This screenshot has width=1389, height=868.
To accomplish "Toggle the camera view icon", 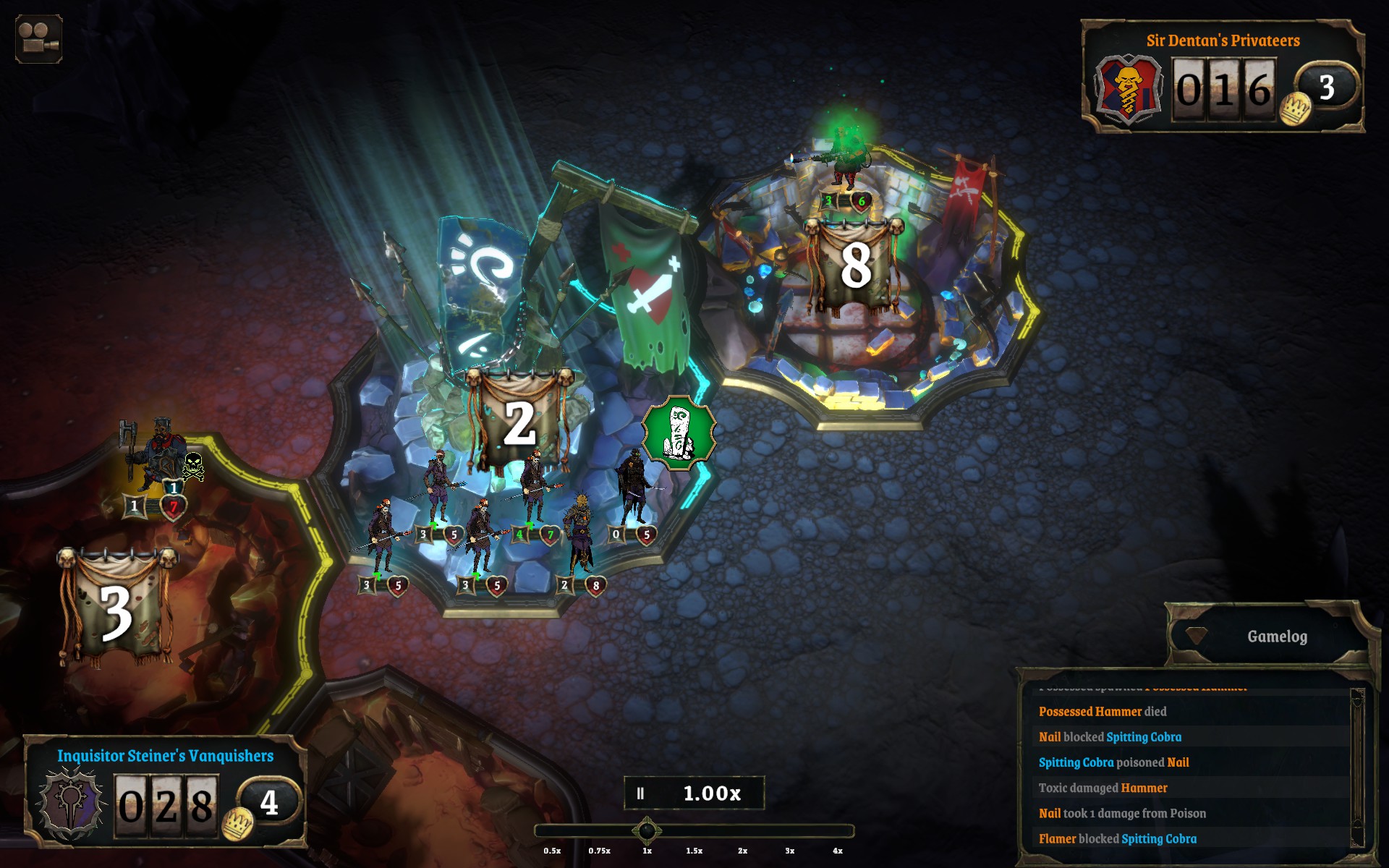I will 38,39.
